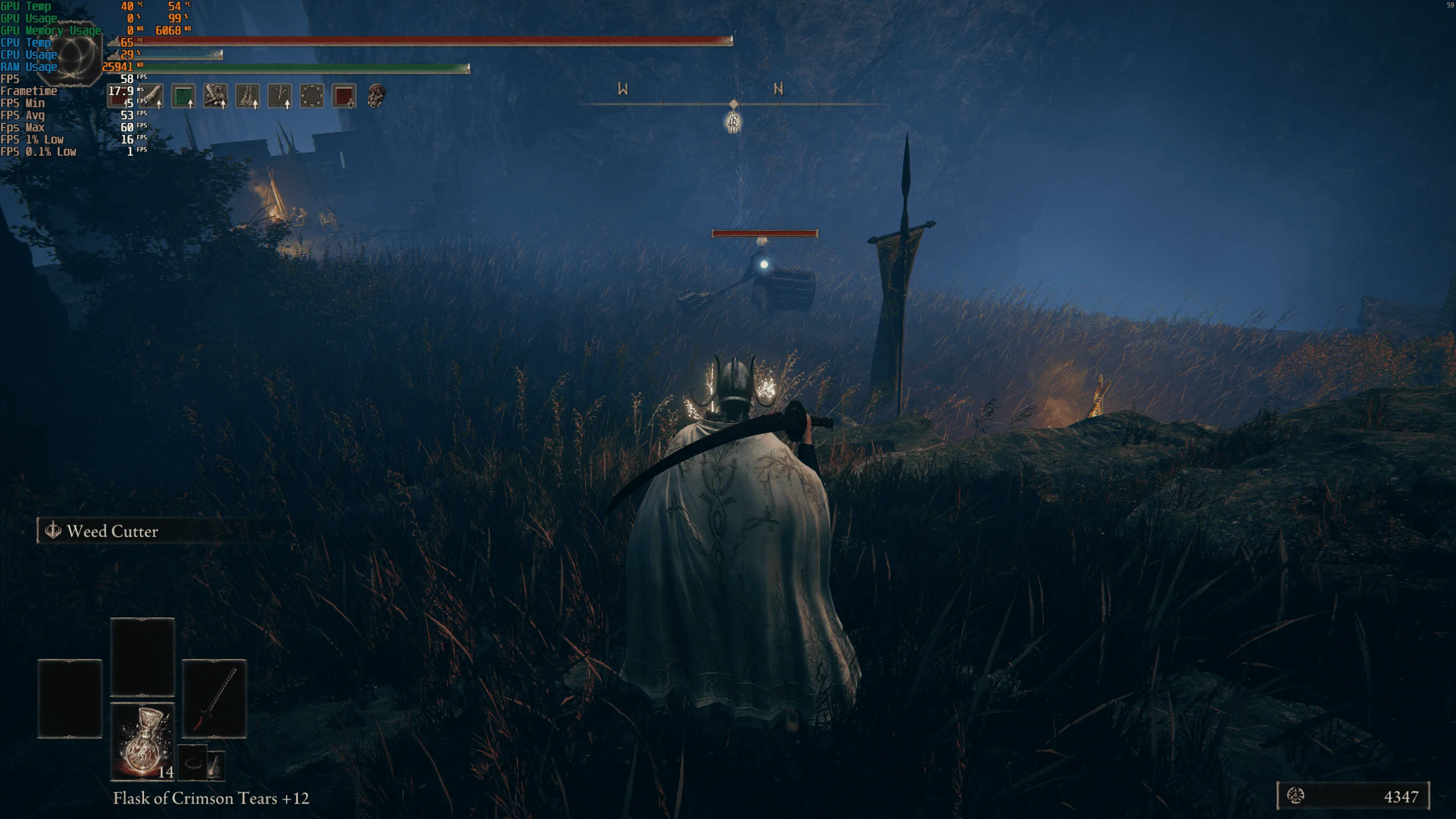This screenshot has height=819, width=1456.
Task: Select the Flask of Crimson Tears slot
Action: [142, 741]
